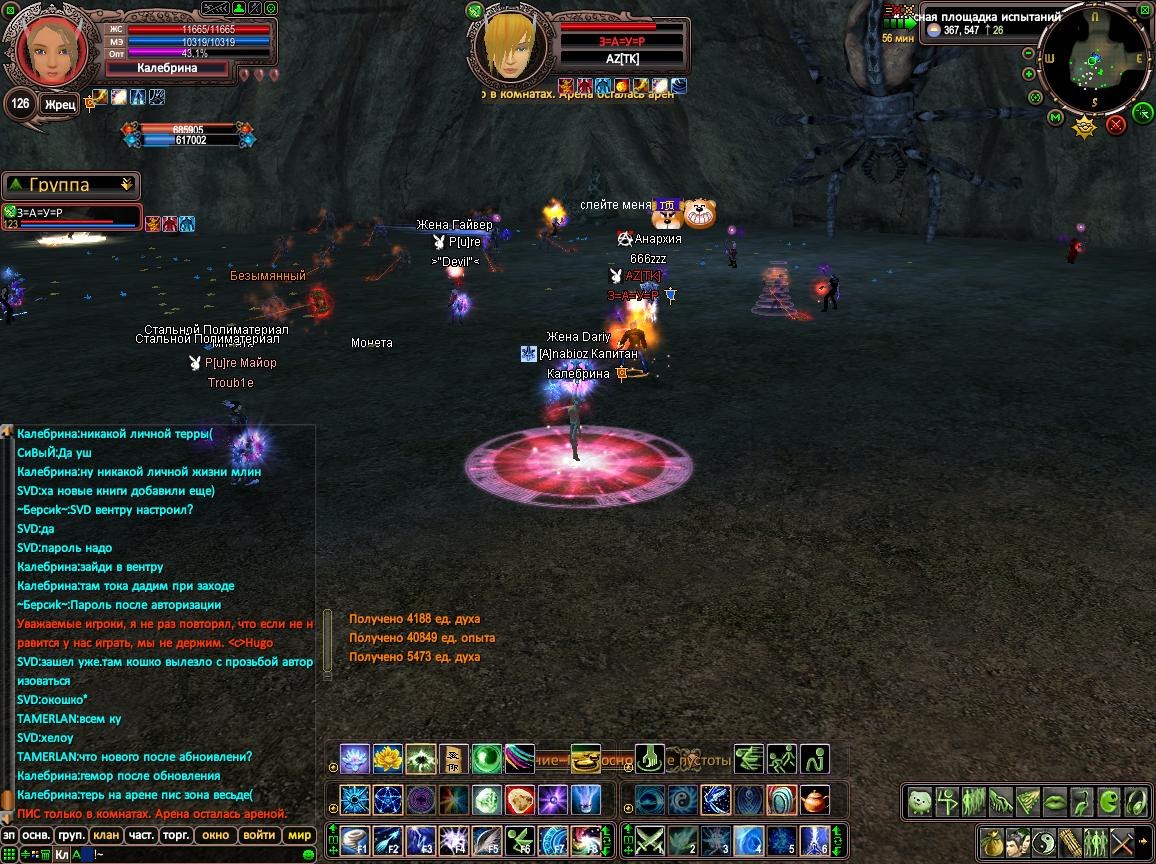This screenshot has height=864, width=1156.
Task: Open the inventory money-bag icon
Action: click(991, 841)
